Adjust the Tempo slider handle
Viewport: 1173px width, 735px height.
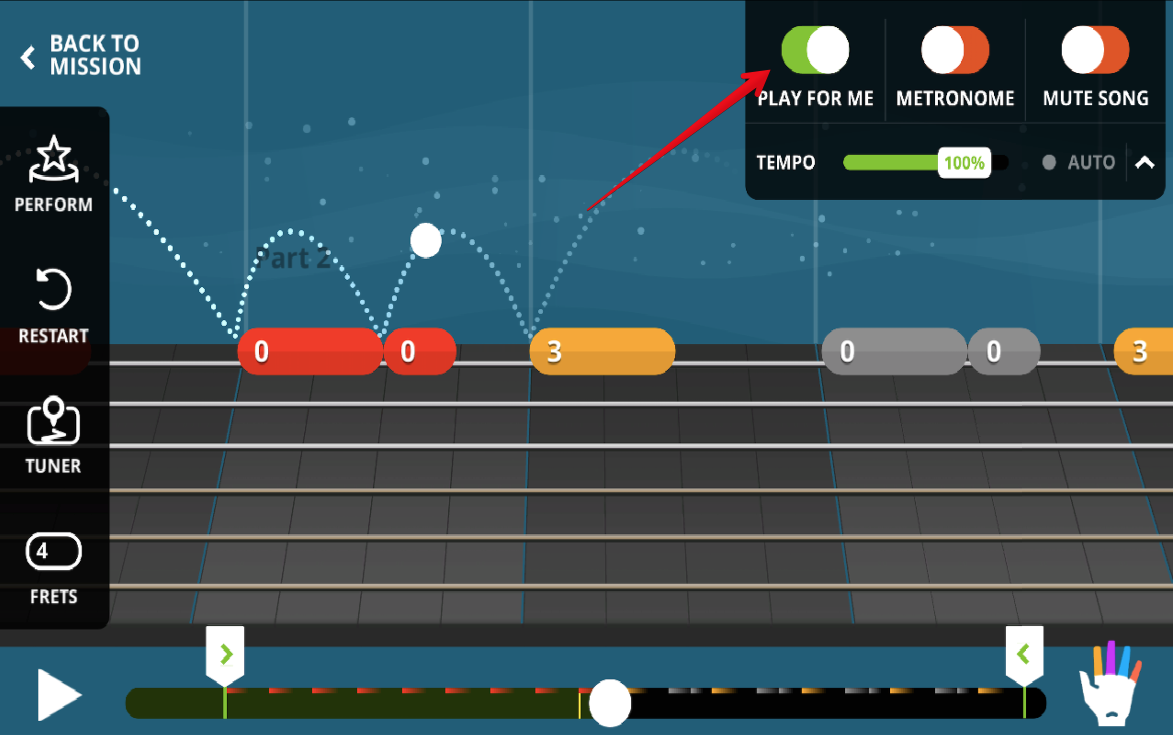(964, 162)
